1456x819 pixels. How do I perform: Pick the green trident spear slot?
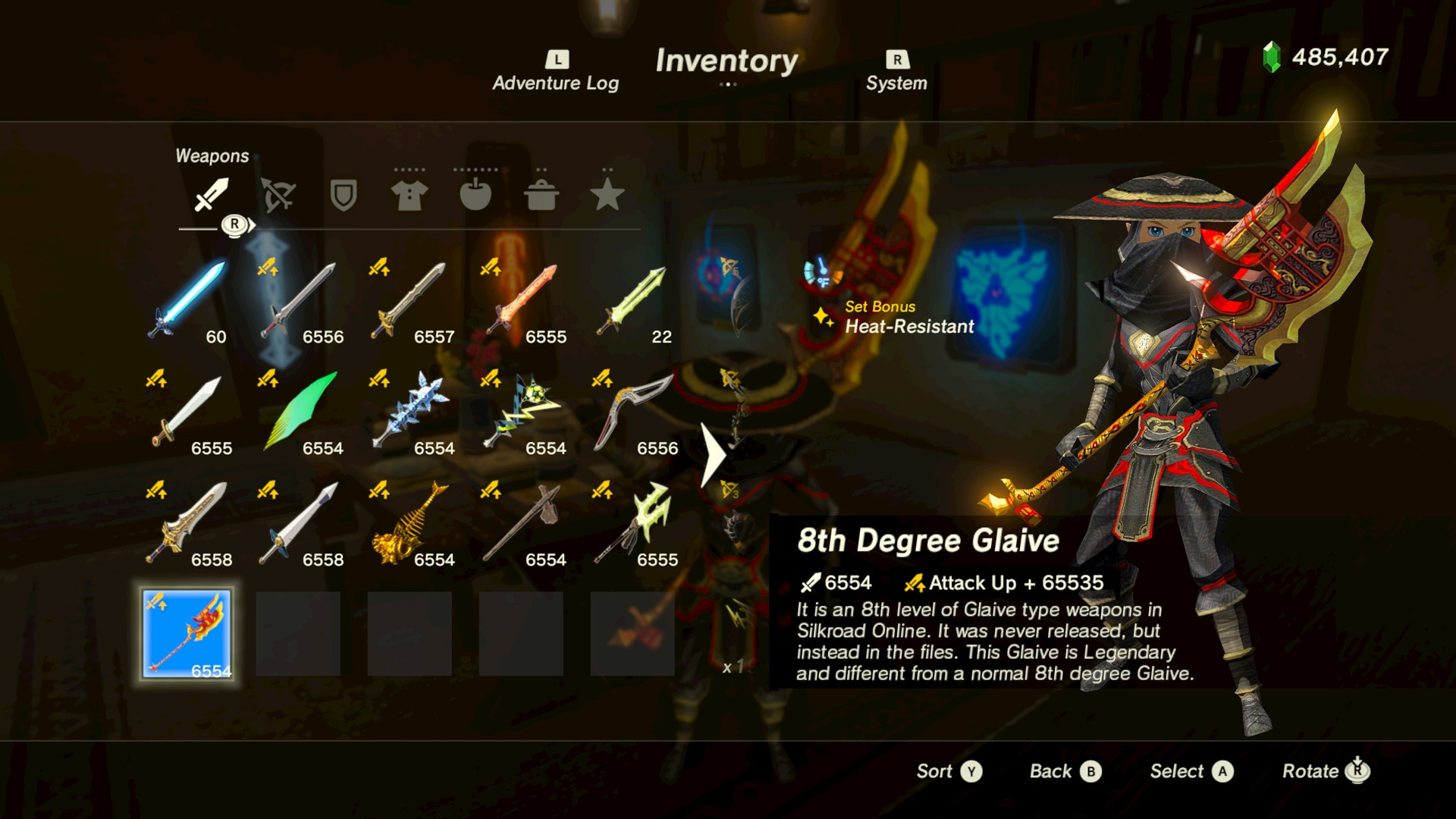[633, 524]
